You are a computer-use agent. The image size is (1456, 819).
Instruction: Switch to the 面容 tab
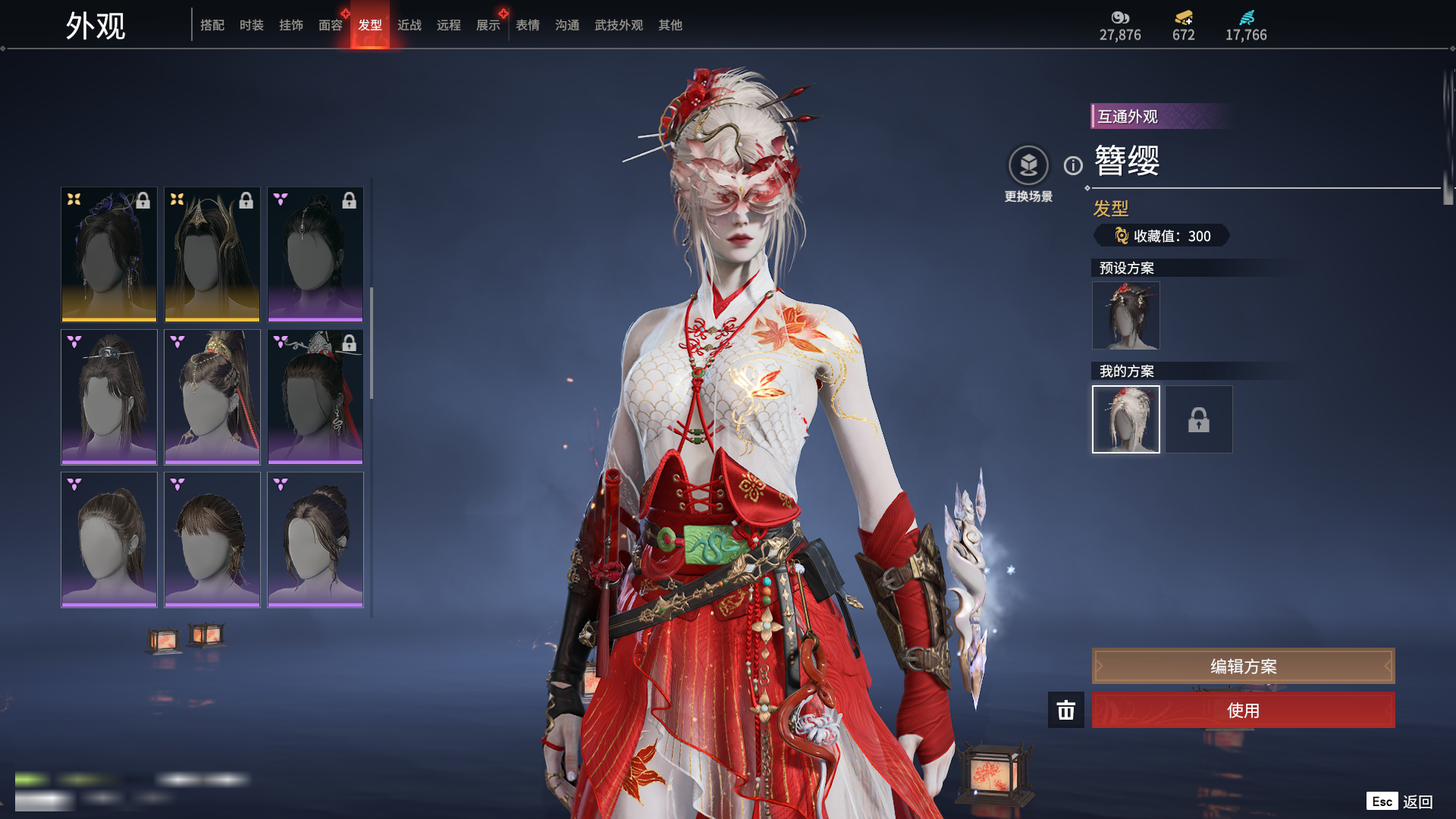pos(331,26)
